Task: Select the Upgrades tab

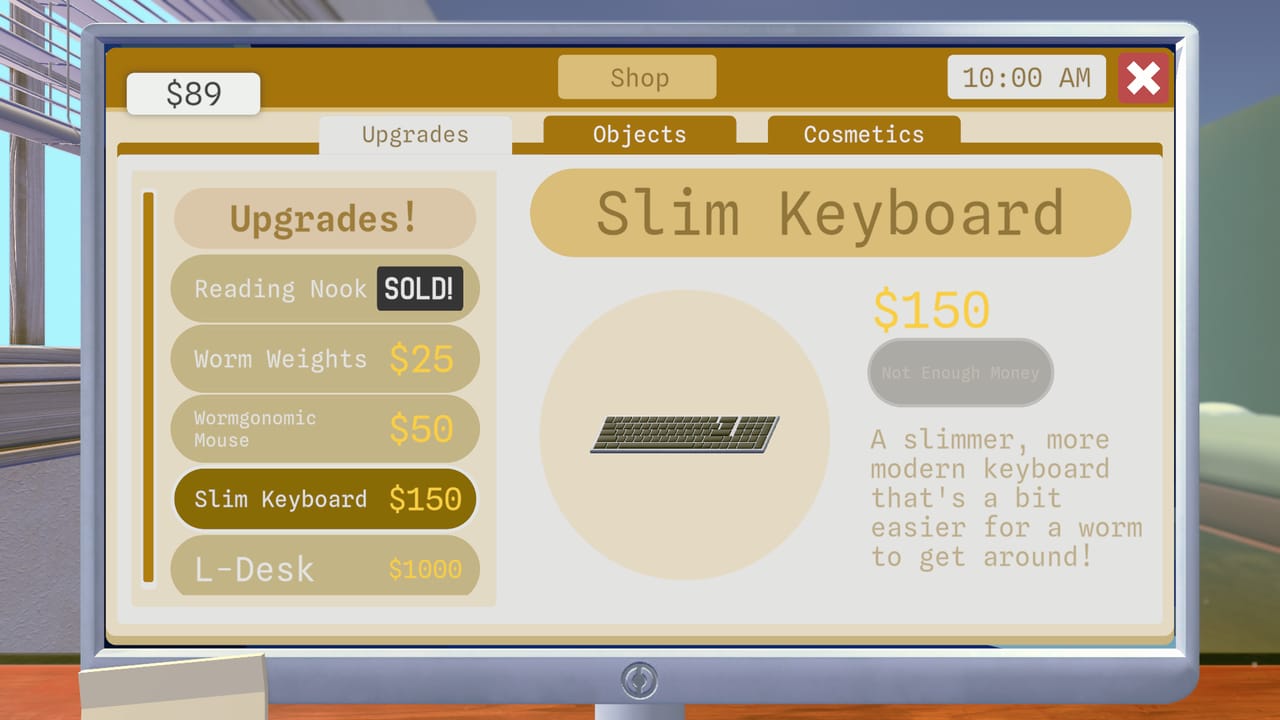Action: (415, 134)
